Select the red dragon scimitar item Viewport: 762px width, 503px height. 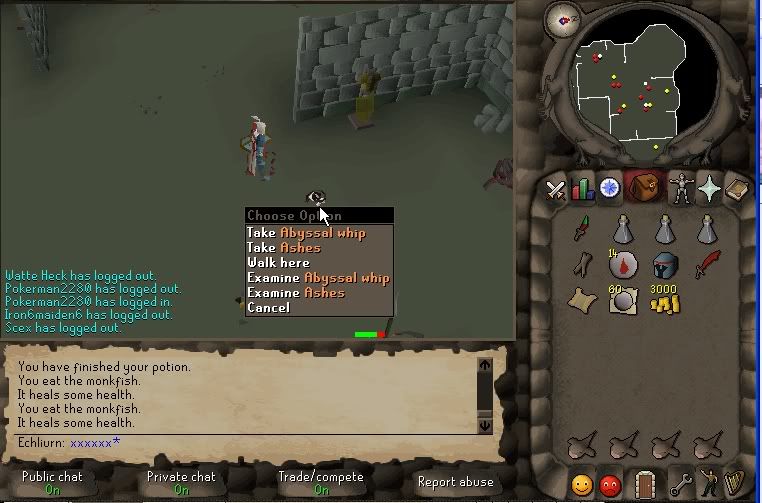tap(707, 265)
